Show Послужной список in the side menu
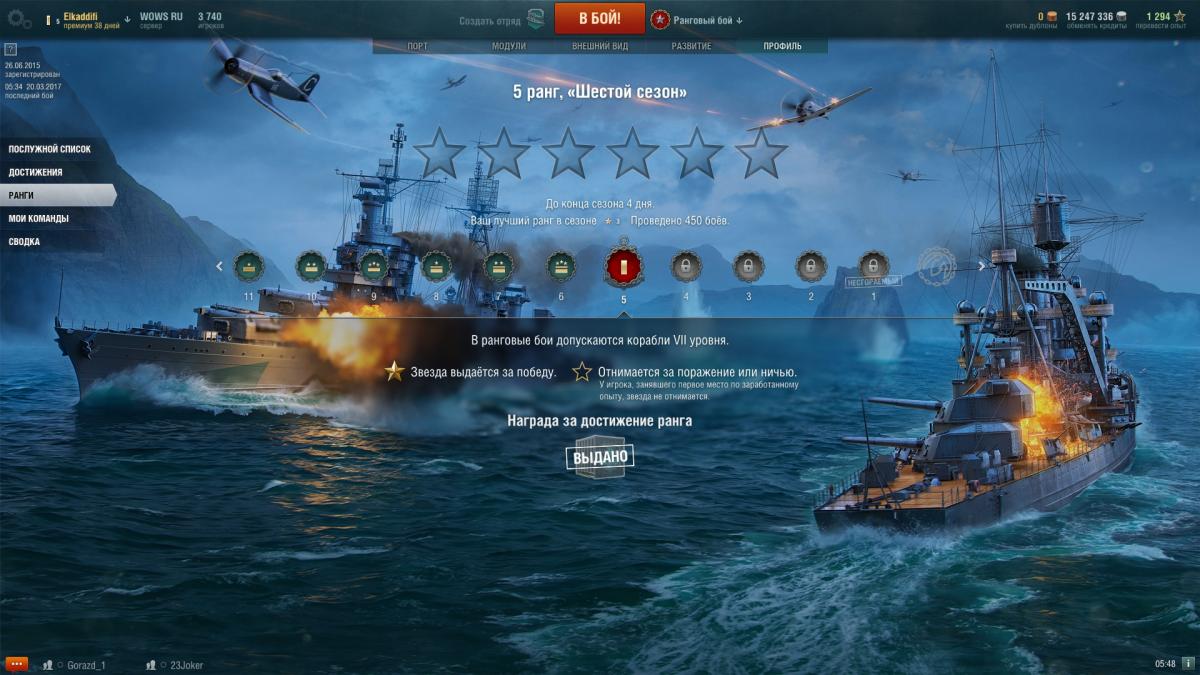This screenshot has width=1200, height=675. click(50, 149)
